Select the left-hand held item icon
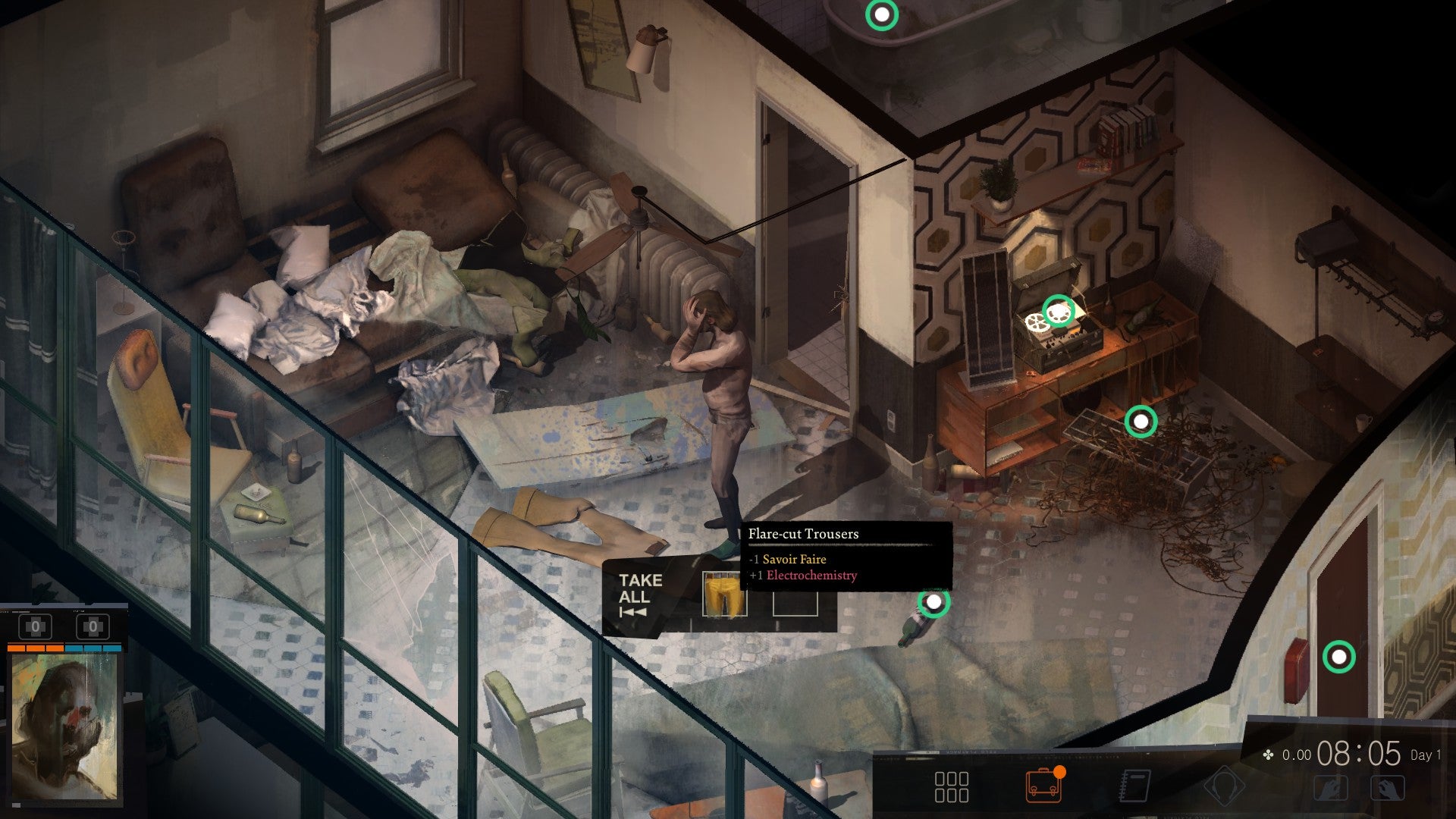The image size is (1456, 819). [x=1332, y=787]
